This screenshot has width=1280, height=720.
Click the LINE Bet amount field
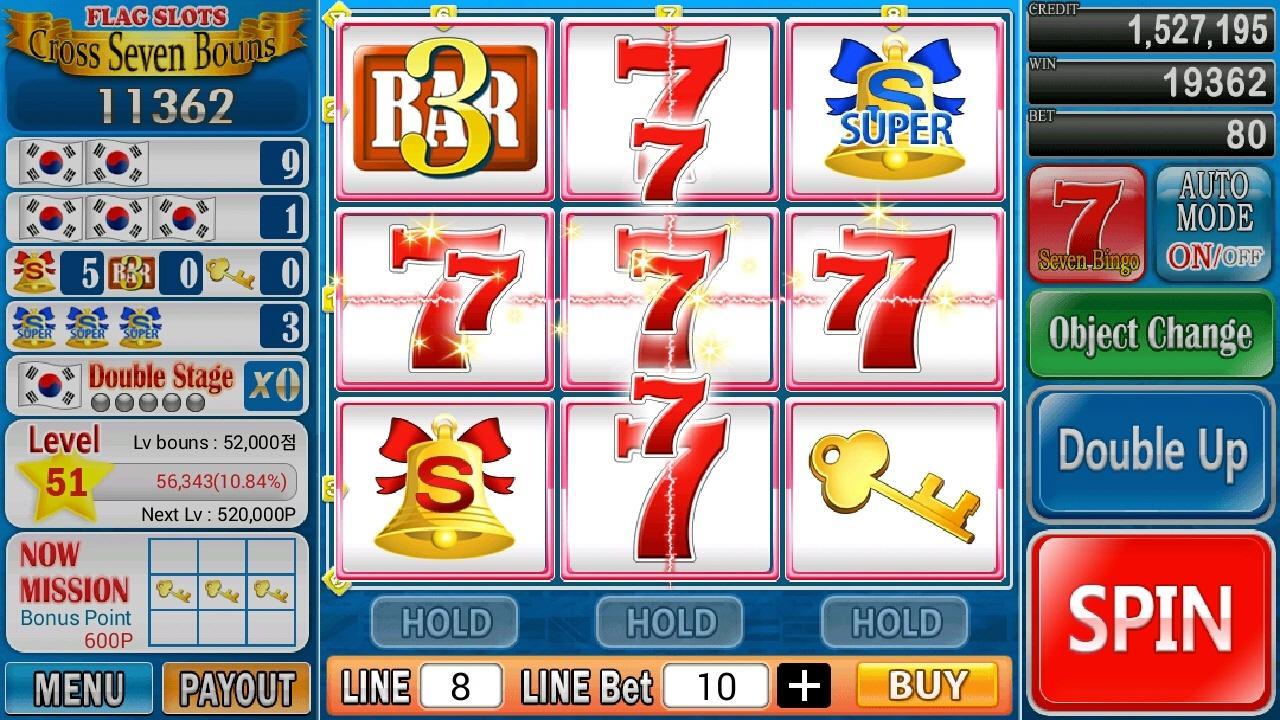716,686
